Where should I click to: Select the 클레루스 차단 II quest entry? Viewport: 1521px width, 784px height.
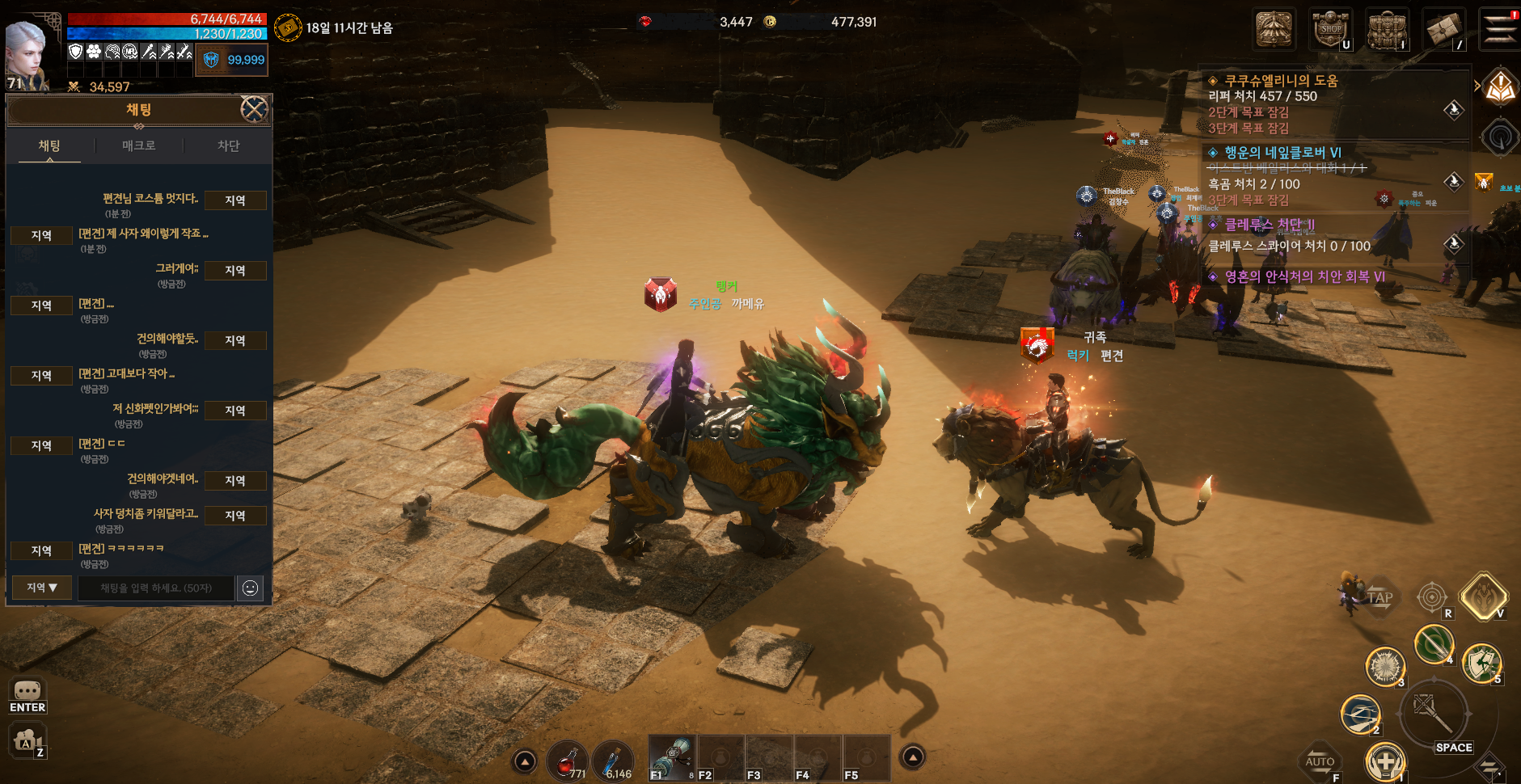[x=1270, y=225]
